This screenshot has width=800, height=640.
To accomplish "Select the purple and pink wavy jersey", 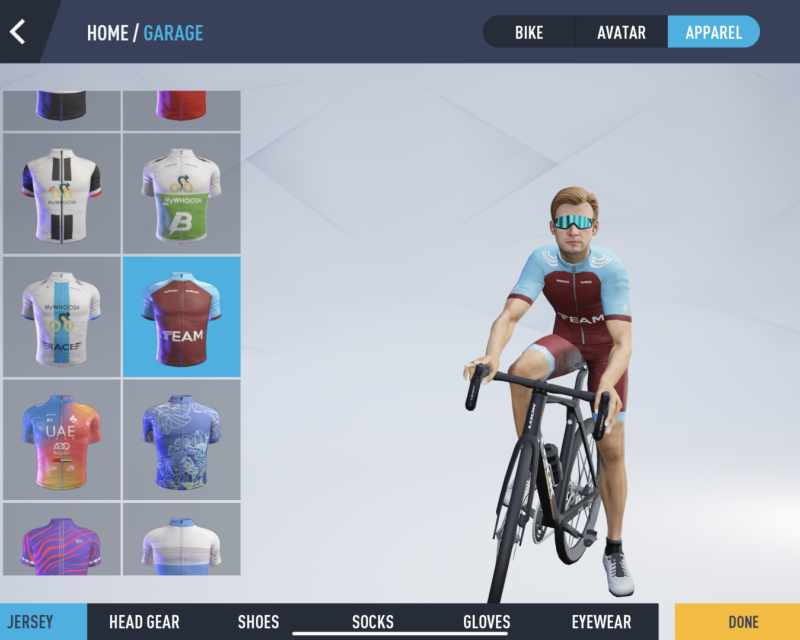I will tap(61, 540).
